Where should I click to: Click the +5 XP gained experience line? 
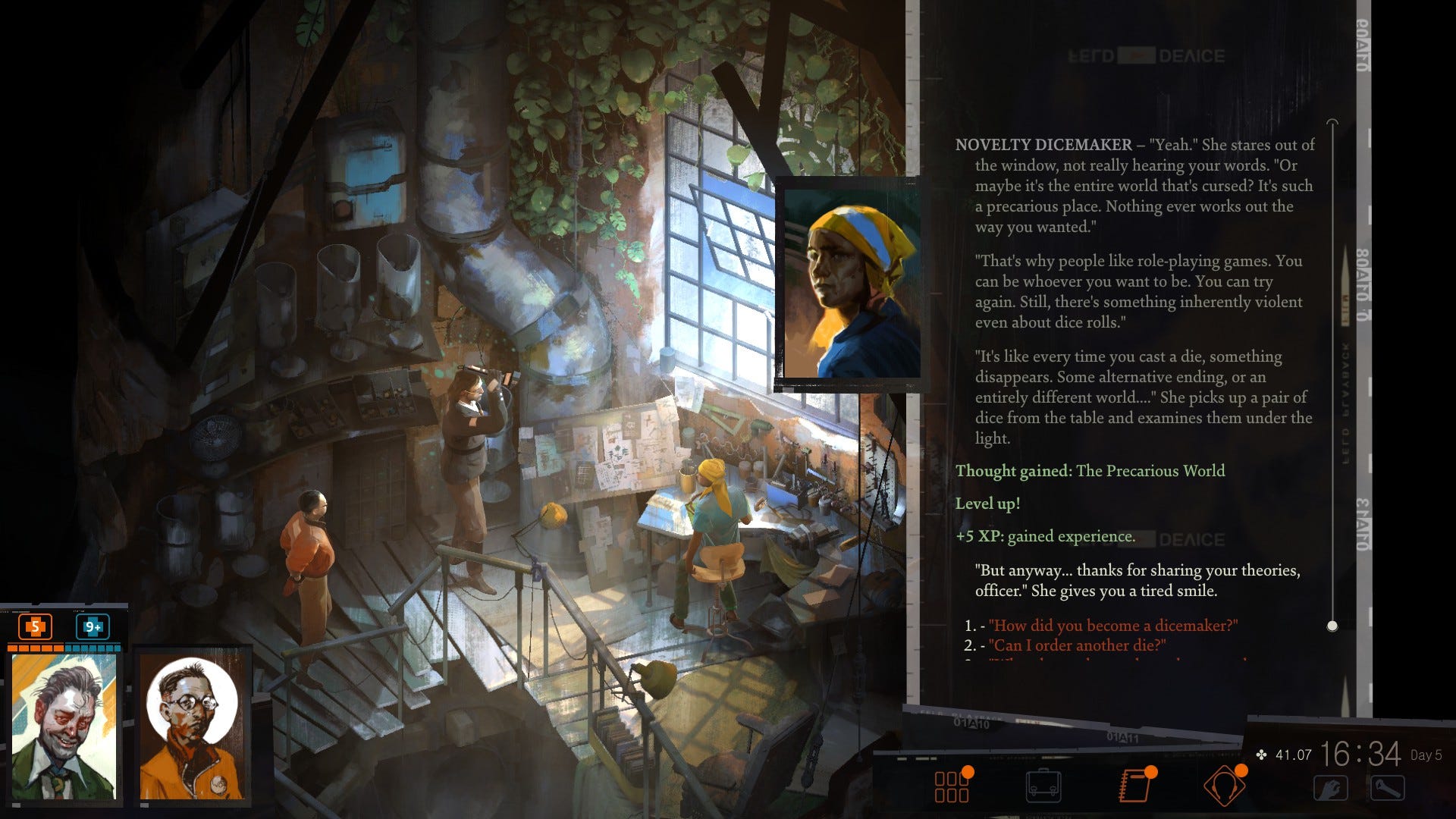pos(1044,535)
